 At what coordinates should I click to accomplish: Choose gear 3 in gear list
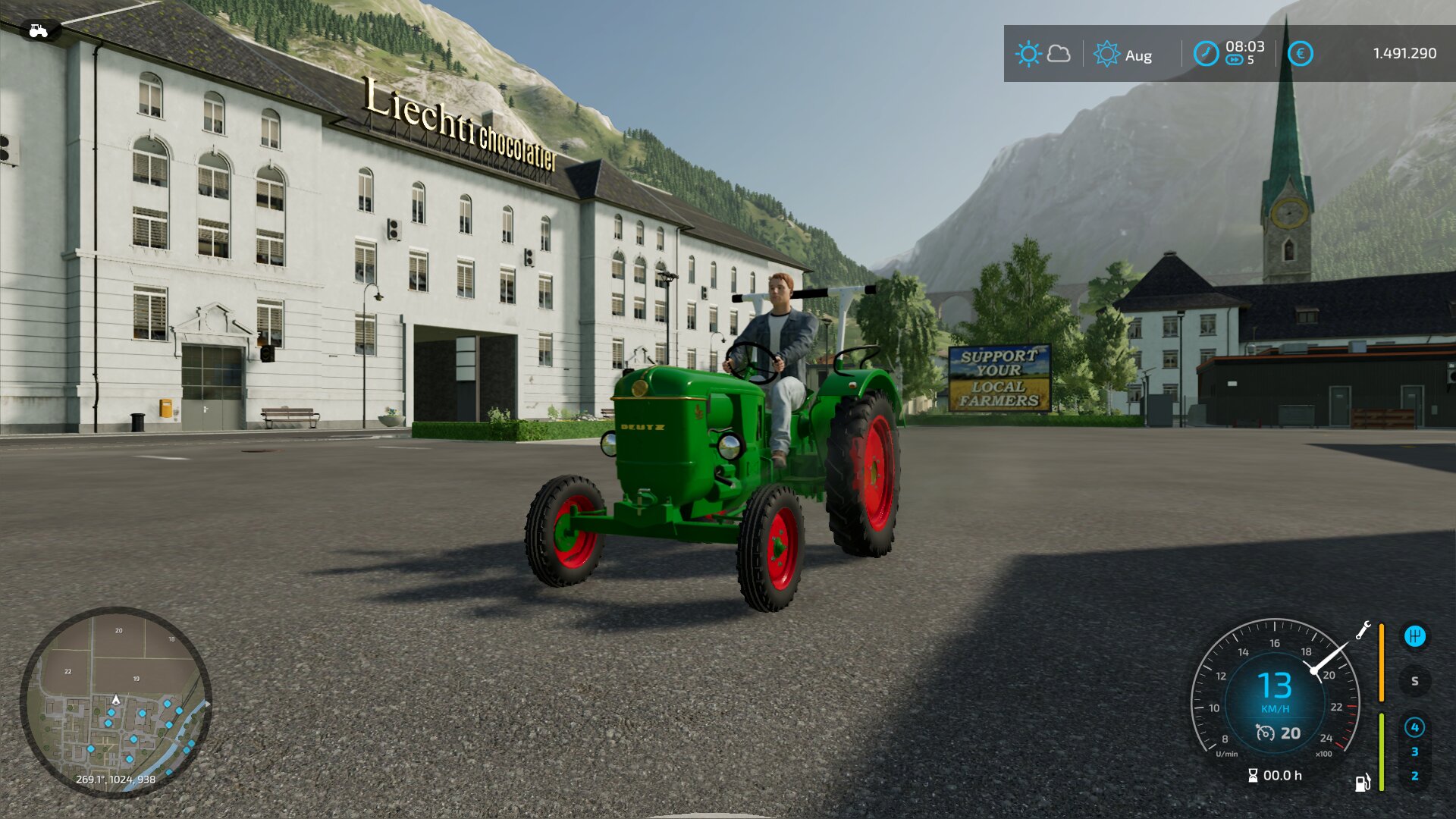coord(1414,752)
